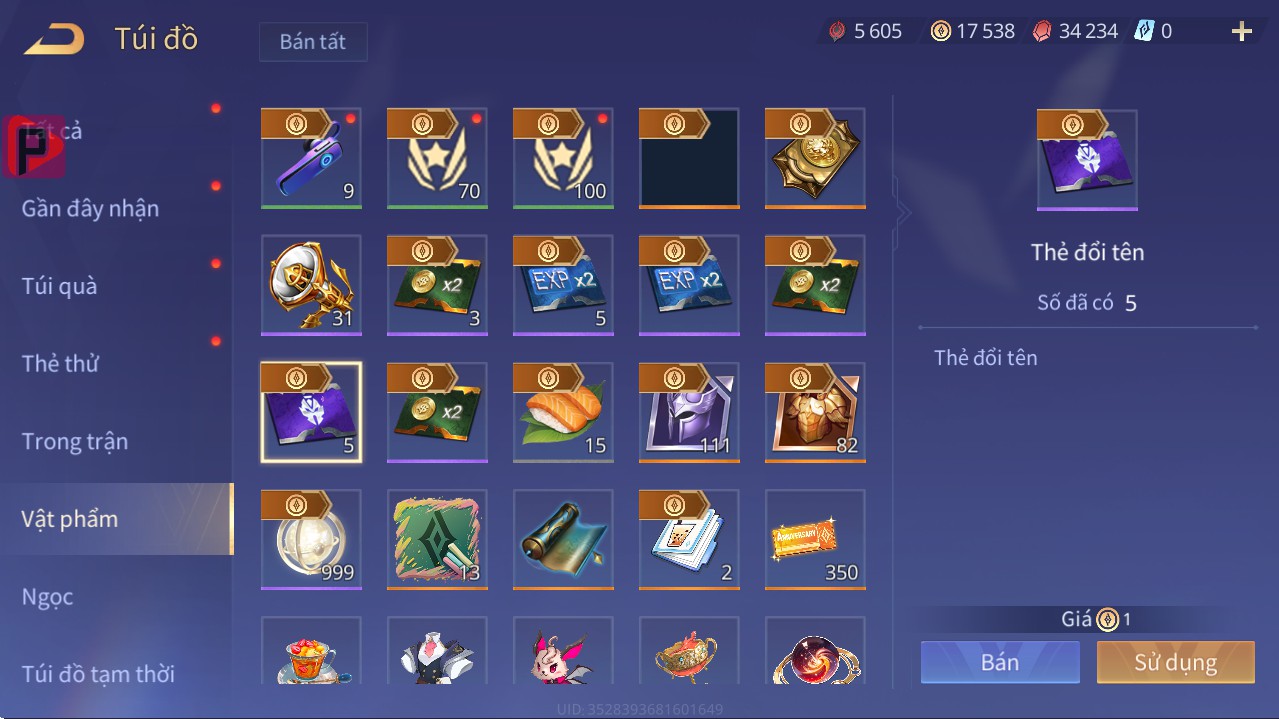Open the Ngọc tab
The width and height of the screenshot is (1279, 719).
[x=48, y=597]
